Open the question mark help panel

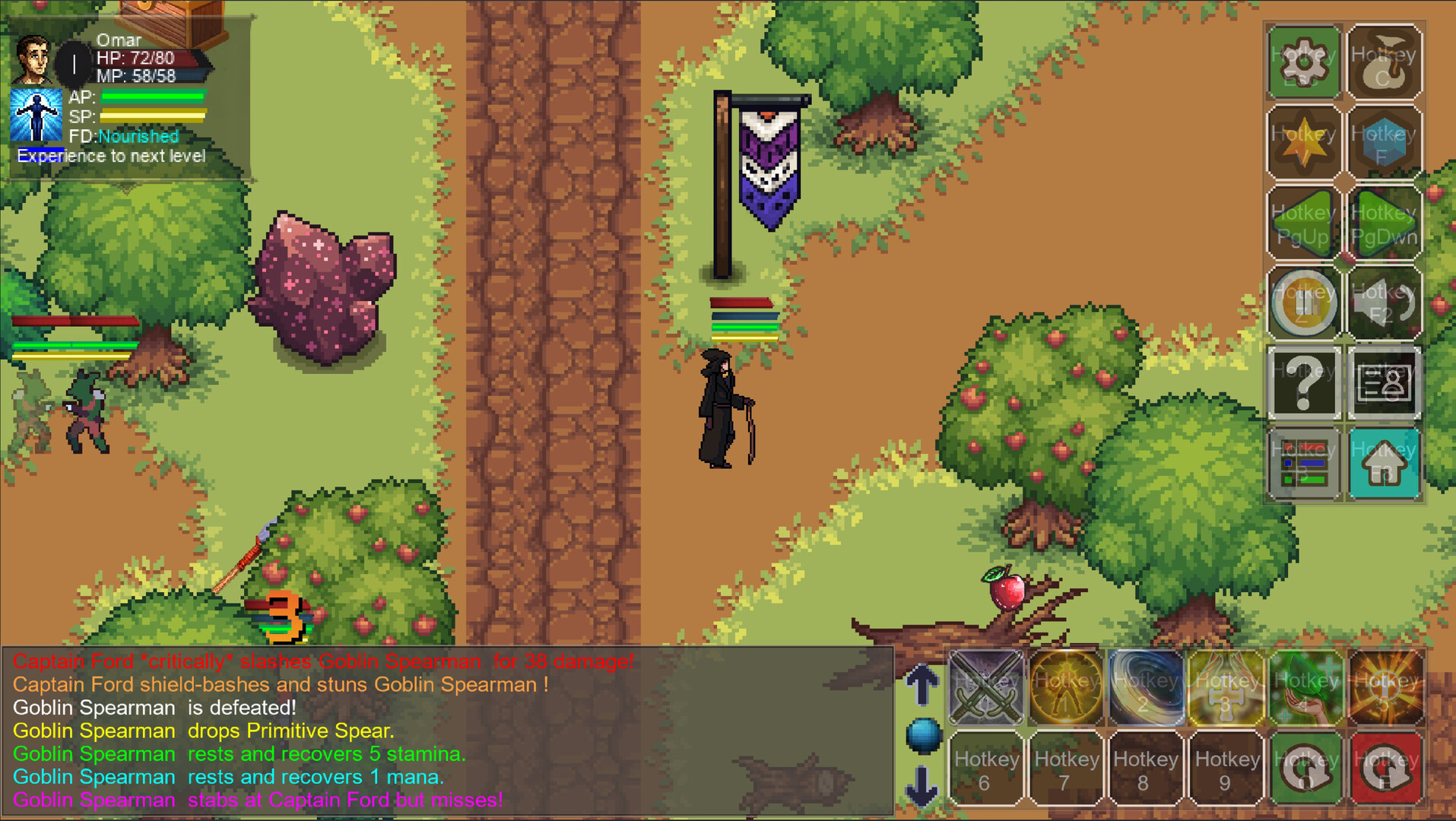(x=1302, y=382)
